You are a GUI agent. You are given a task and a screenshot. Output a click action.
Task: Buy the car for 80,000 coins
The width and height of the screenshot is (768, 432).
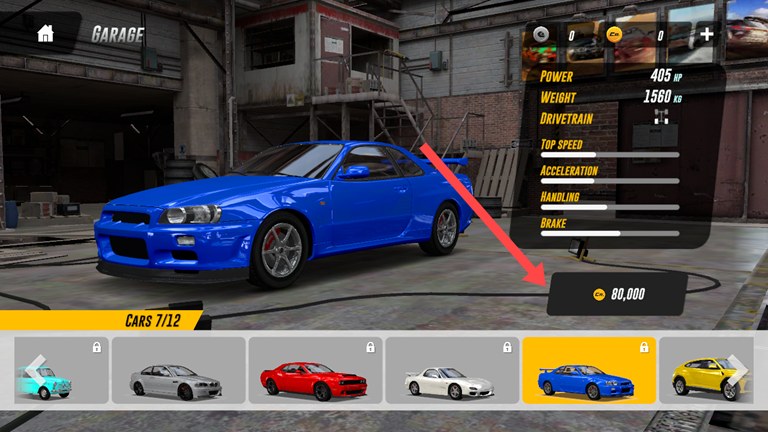coord(618,294)
